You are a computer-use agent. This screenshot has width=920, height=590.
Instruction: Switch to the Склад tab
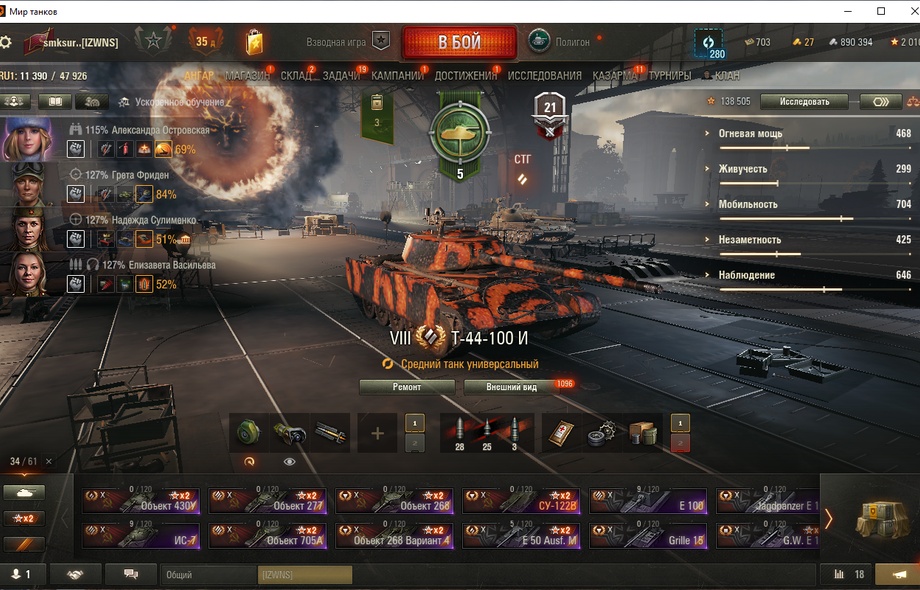tap(295, 76)
